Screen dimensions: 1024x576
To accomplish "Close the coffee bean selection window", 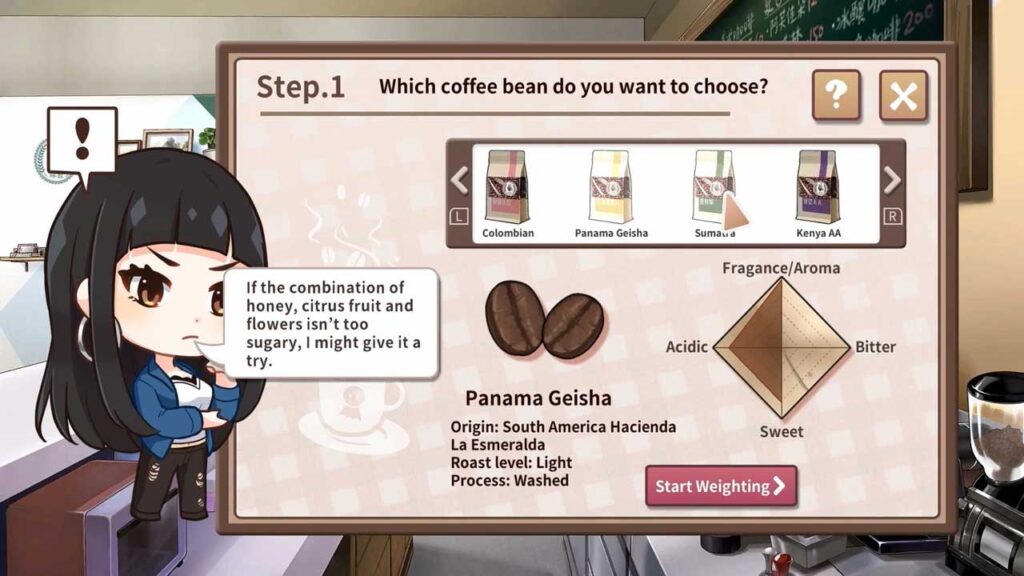I will click(903, 96).
